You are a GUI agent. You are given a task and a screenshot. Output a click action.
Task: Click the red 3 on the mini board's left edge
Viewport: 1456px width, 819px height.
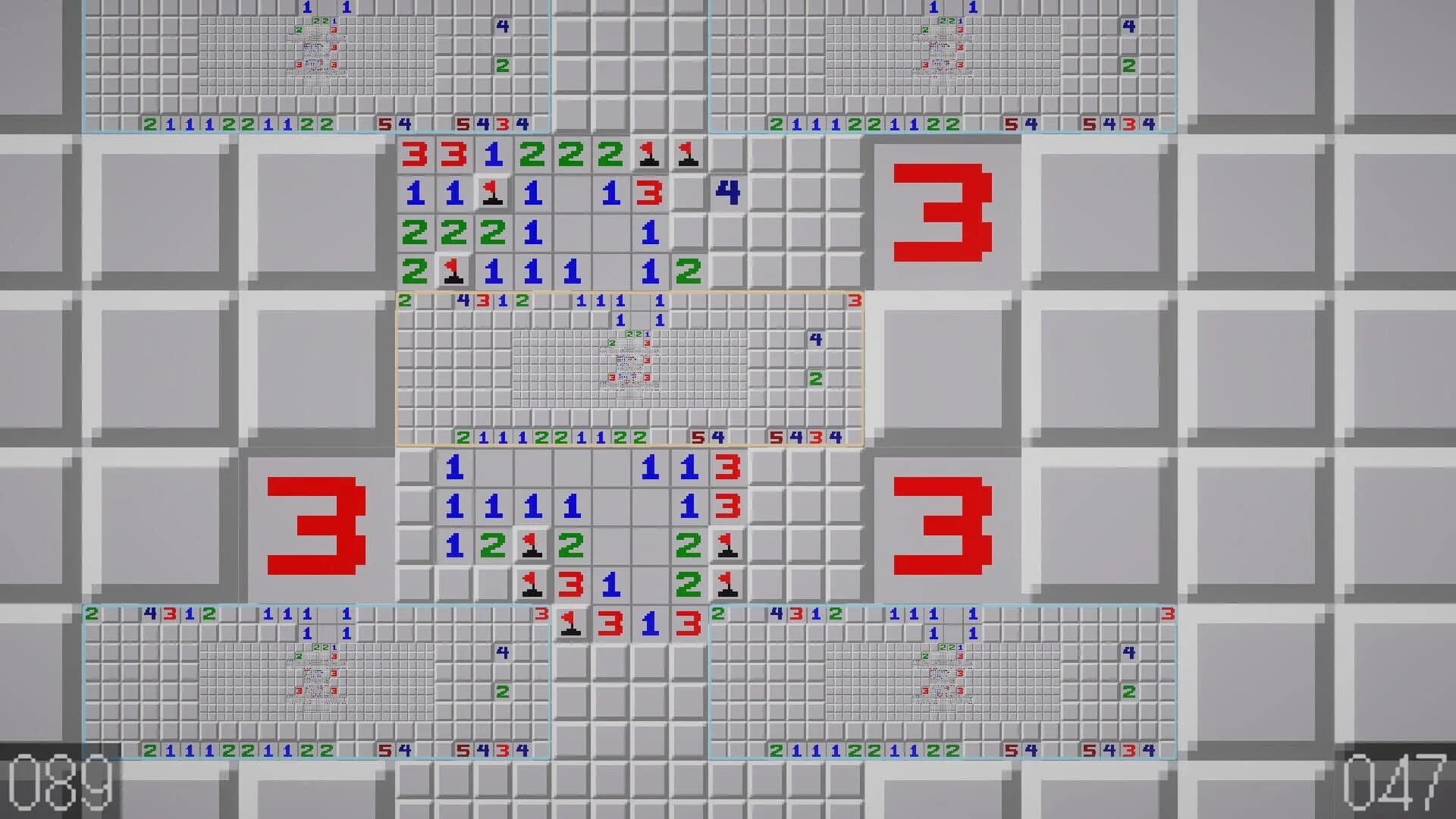click(x=484, y=300)
